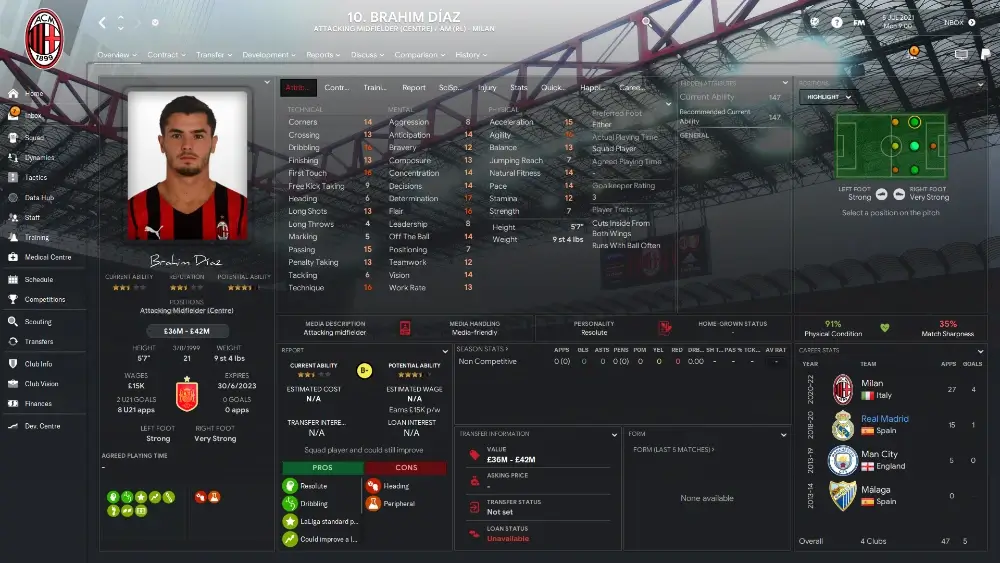
Task: Click the Real Madrid career stats link
Action: tap(885, 419)
